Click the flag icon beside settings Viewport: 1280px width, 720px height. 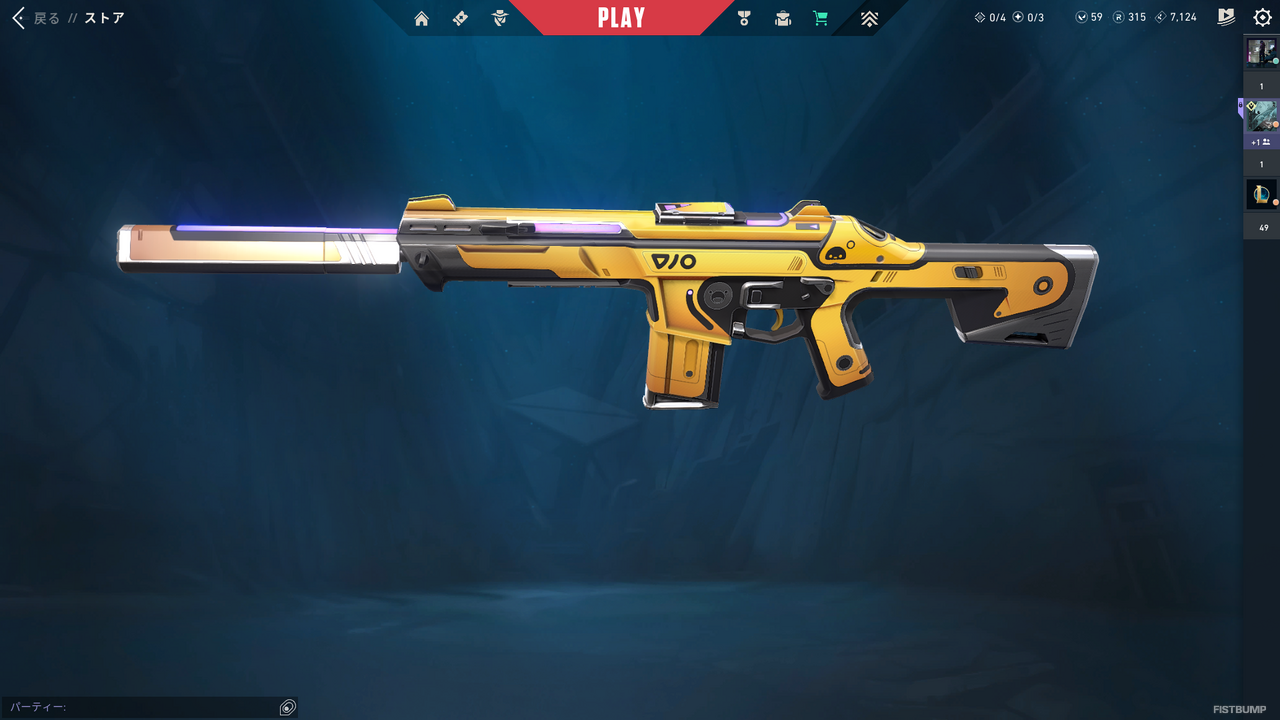(x=1227, y=17)
